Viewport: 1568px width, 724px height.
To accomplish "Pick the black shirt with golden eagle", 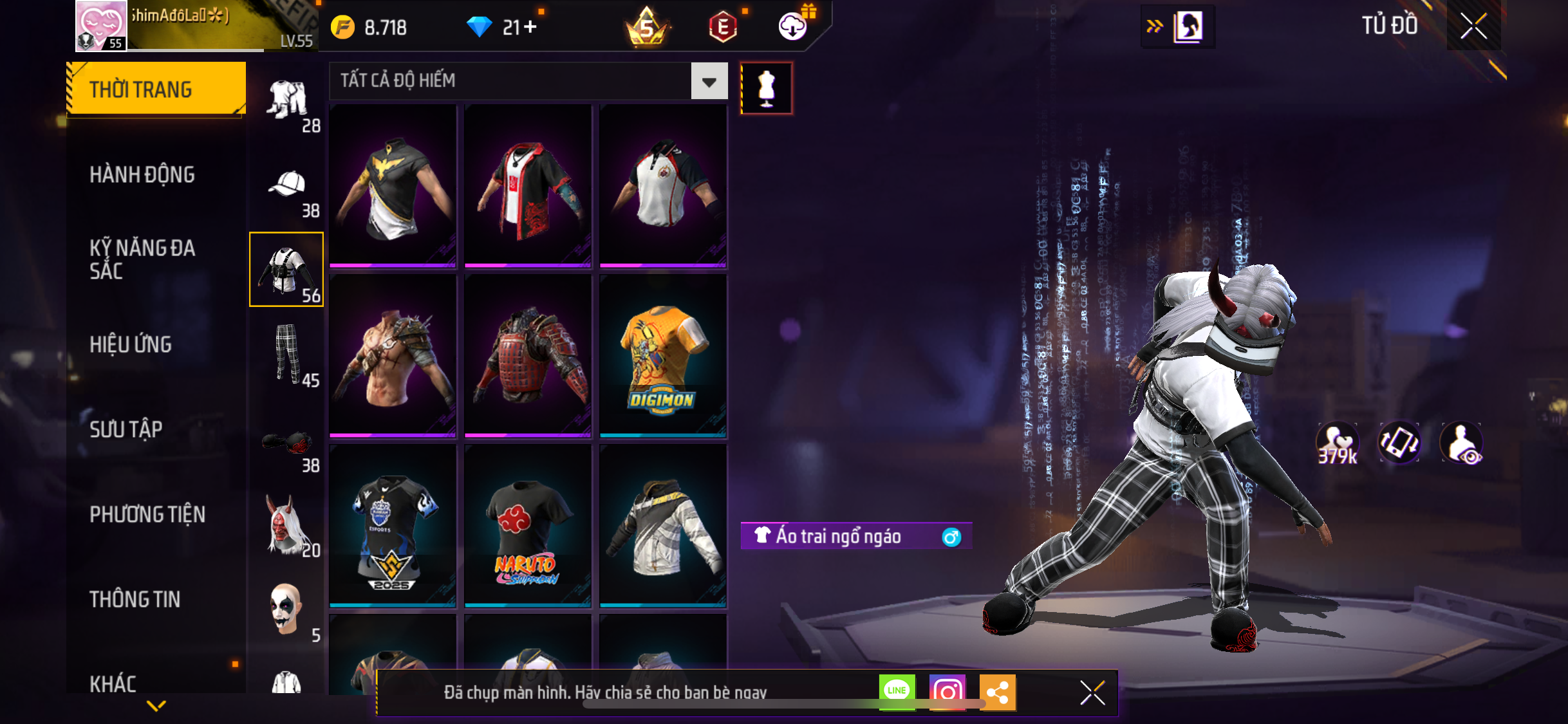I will (393, 186).
